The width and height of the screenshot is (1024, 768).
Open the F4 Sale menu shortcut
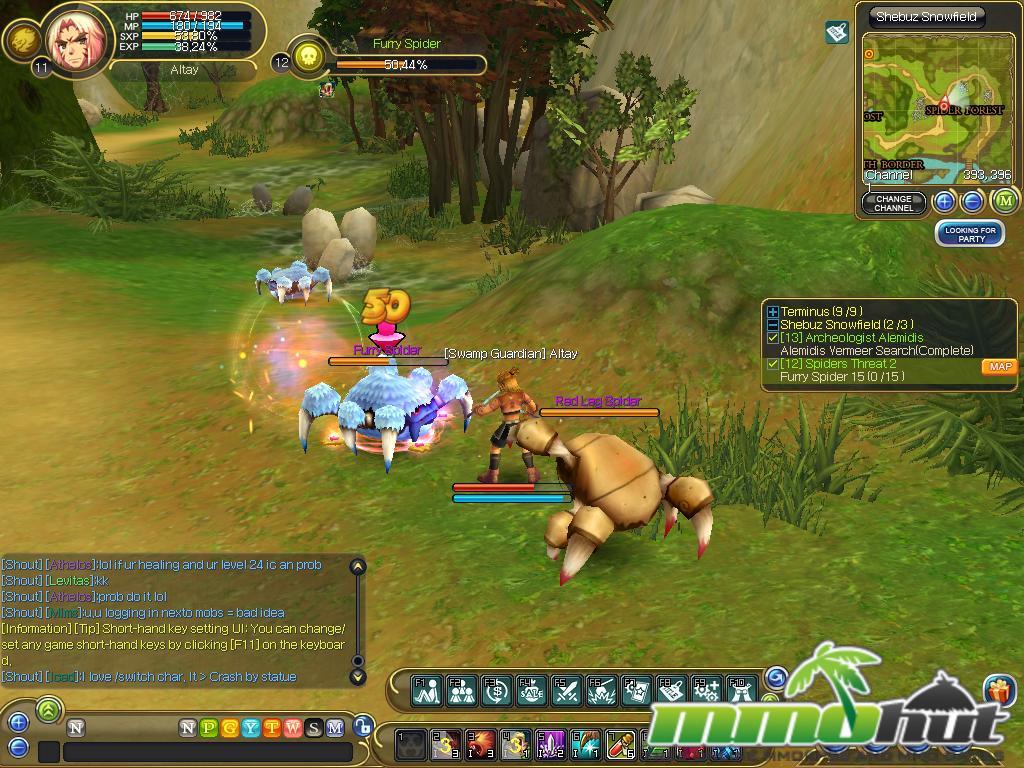click(x=530, y=690)
